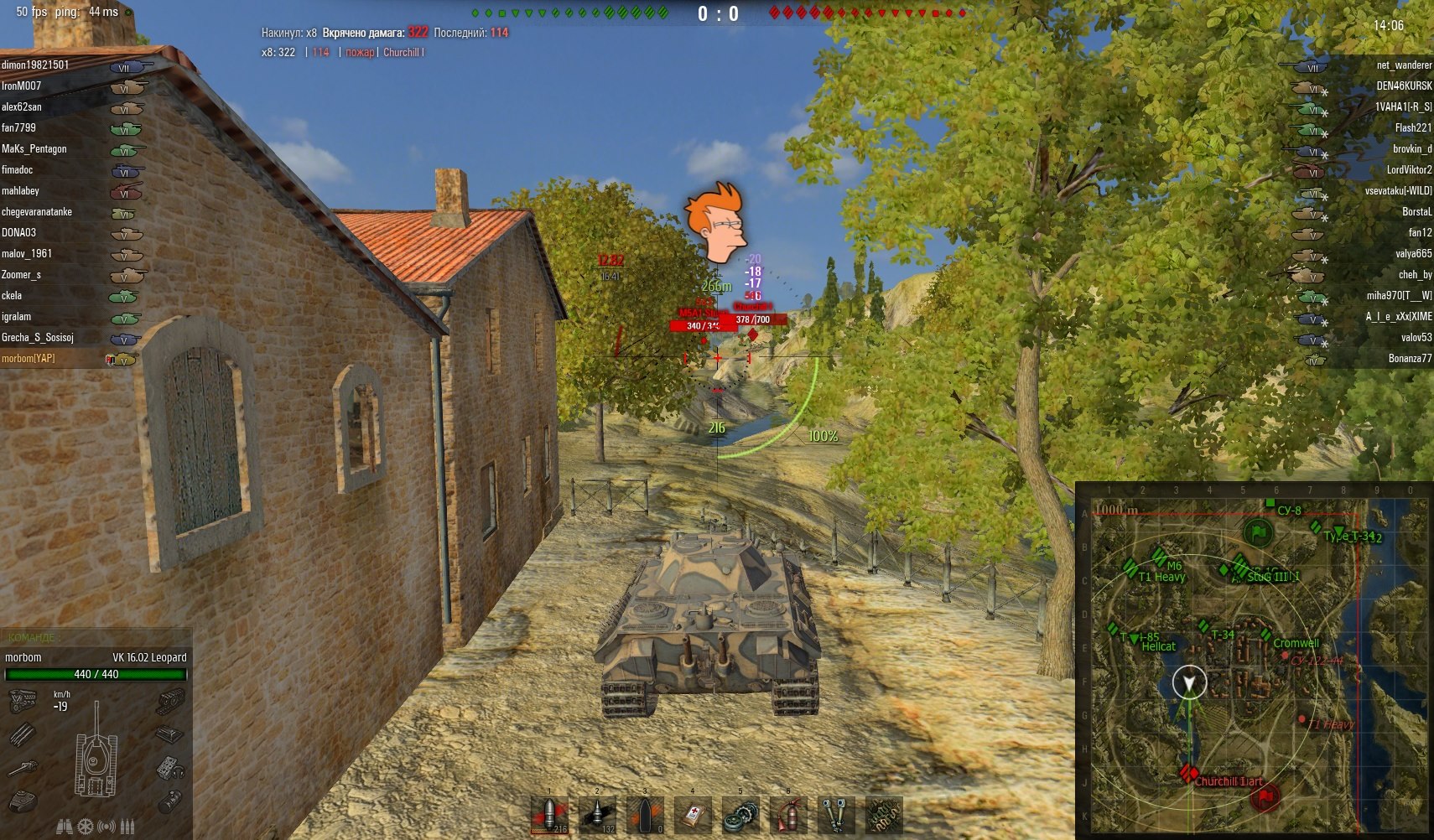Image resolution: width=1434 pixels, height=840 pixels.
Task: Click the red enemy base flag on minimap
Action: point(1265,795)
